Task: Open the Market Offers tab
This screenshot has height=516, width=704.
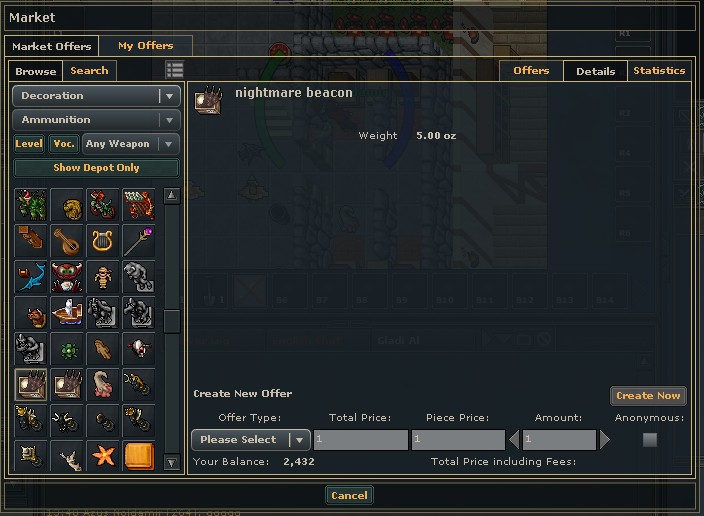Action: tap(51, 46)
